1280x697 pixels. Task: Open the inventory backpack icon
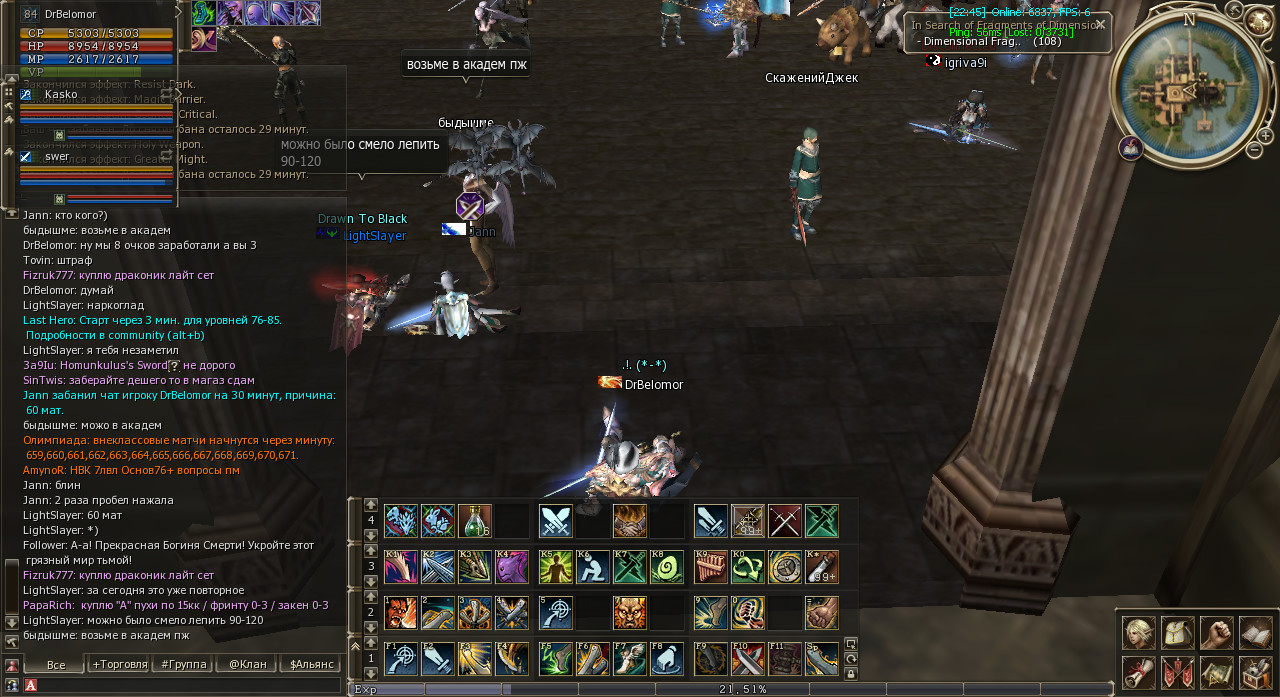(x=1178, y=633)
